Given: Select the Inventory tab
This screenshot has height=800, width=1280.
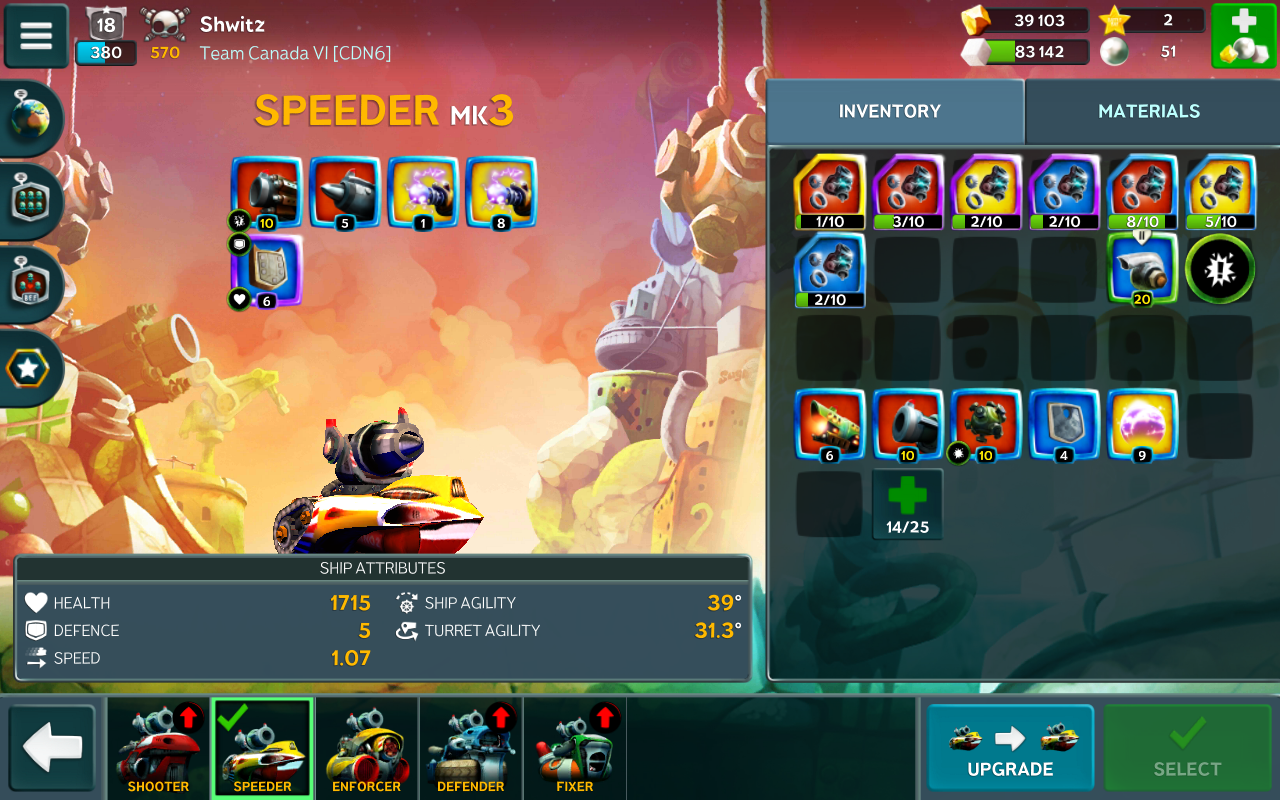Looking at the screenshot, I should [x=890, y=111].
